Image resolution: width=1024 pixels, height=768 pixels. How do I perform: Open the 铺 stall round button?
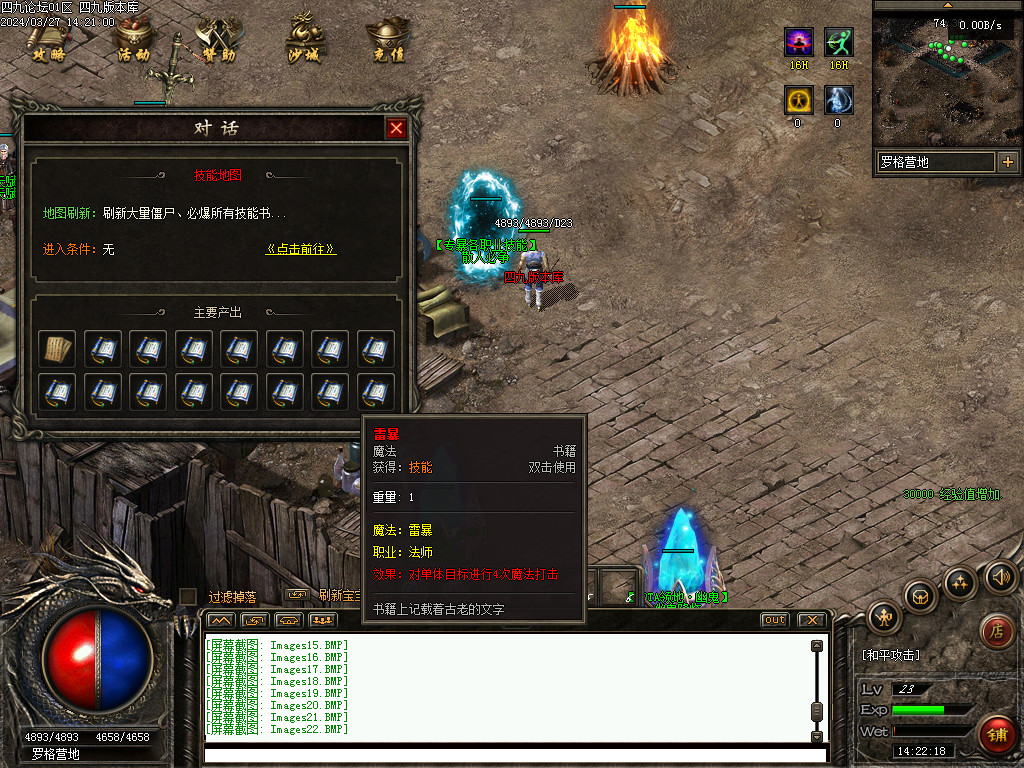(995, 734)
